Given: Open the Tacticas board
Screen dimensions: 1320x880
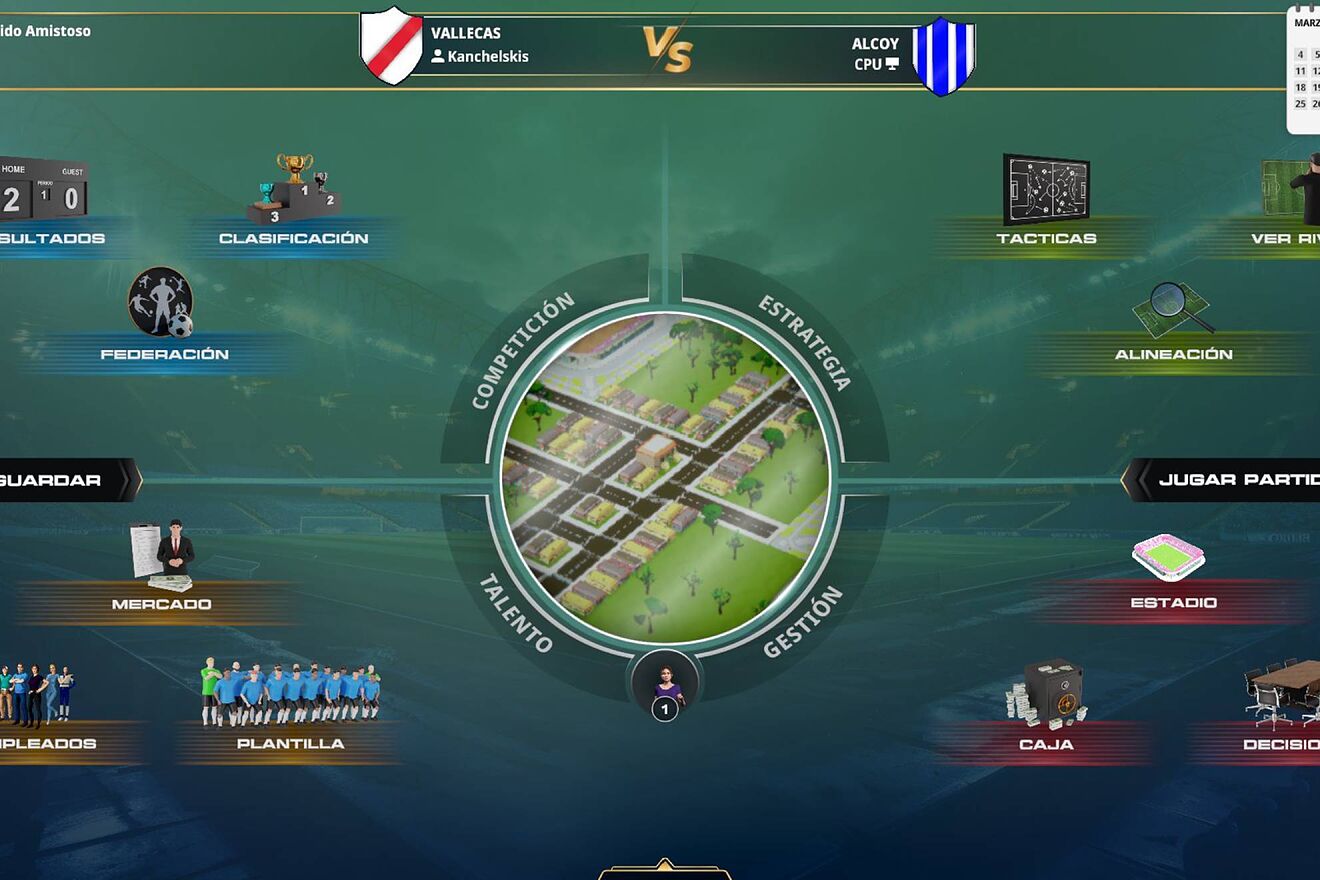Looking at the screenshot, I should point(1046,238).
